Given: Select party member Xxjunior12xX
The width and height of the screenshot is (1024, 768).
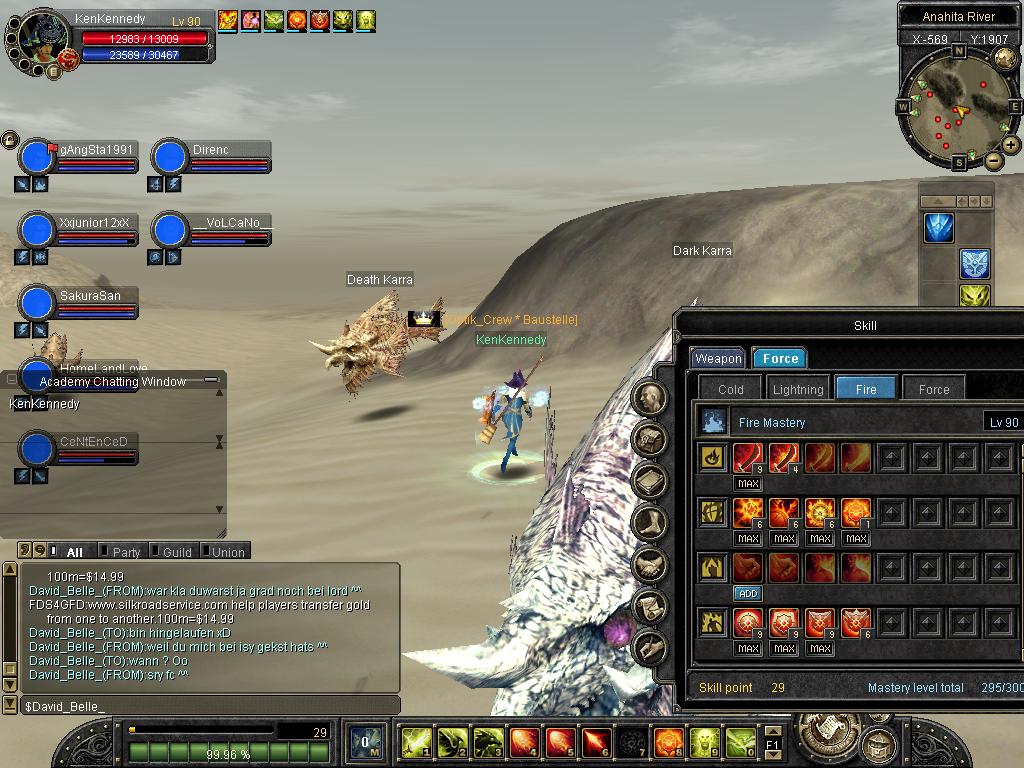Looking at the screenshot, I should coord(94,223).
